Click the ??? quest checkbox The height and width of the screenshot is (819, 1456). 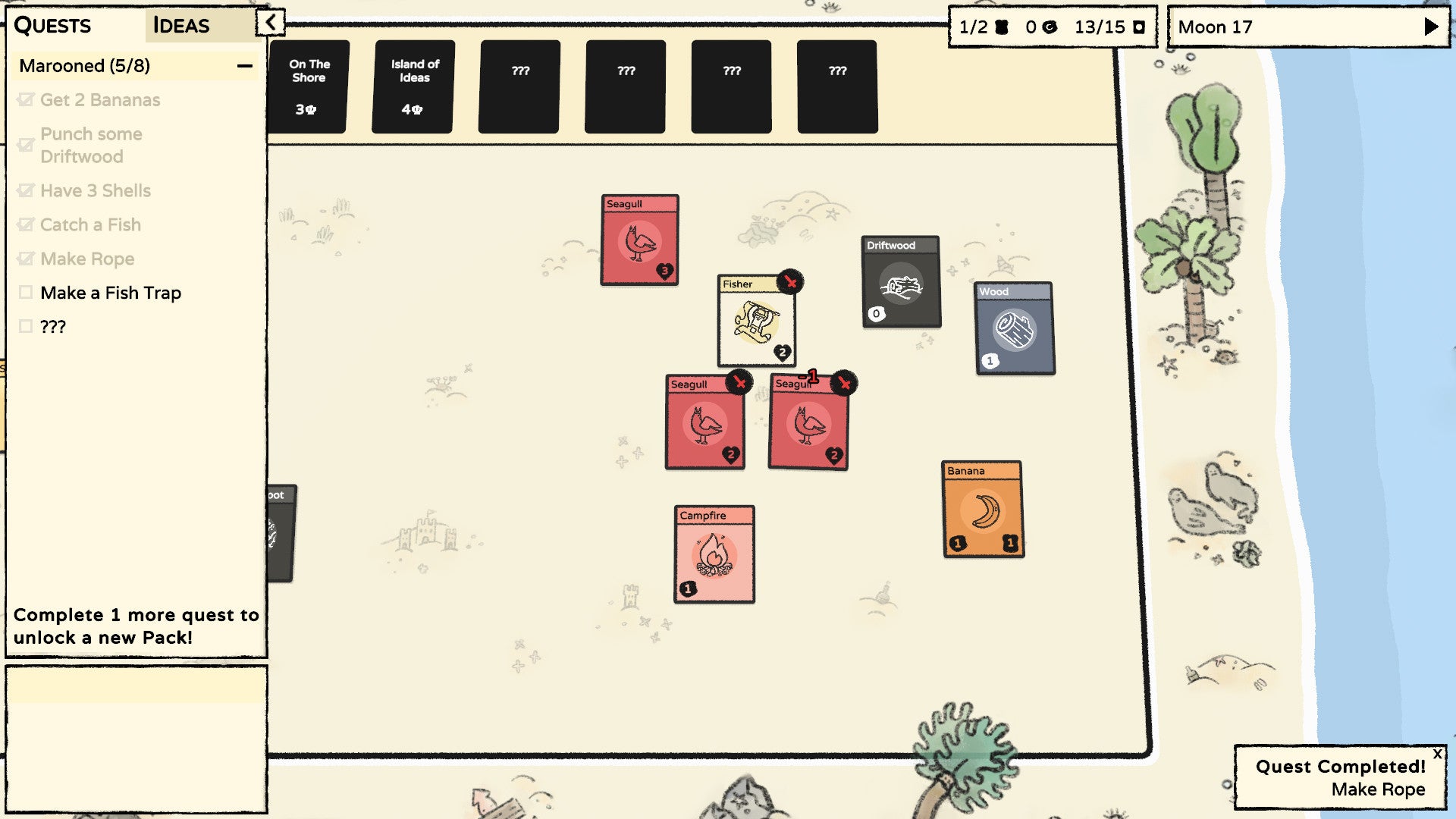[x=26, y=327]
